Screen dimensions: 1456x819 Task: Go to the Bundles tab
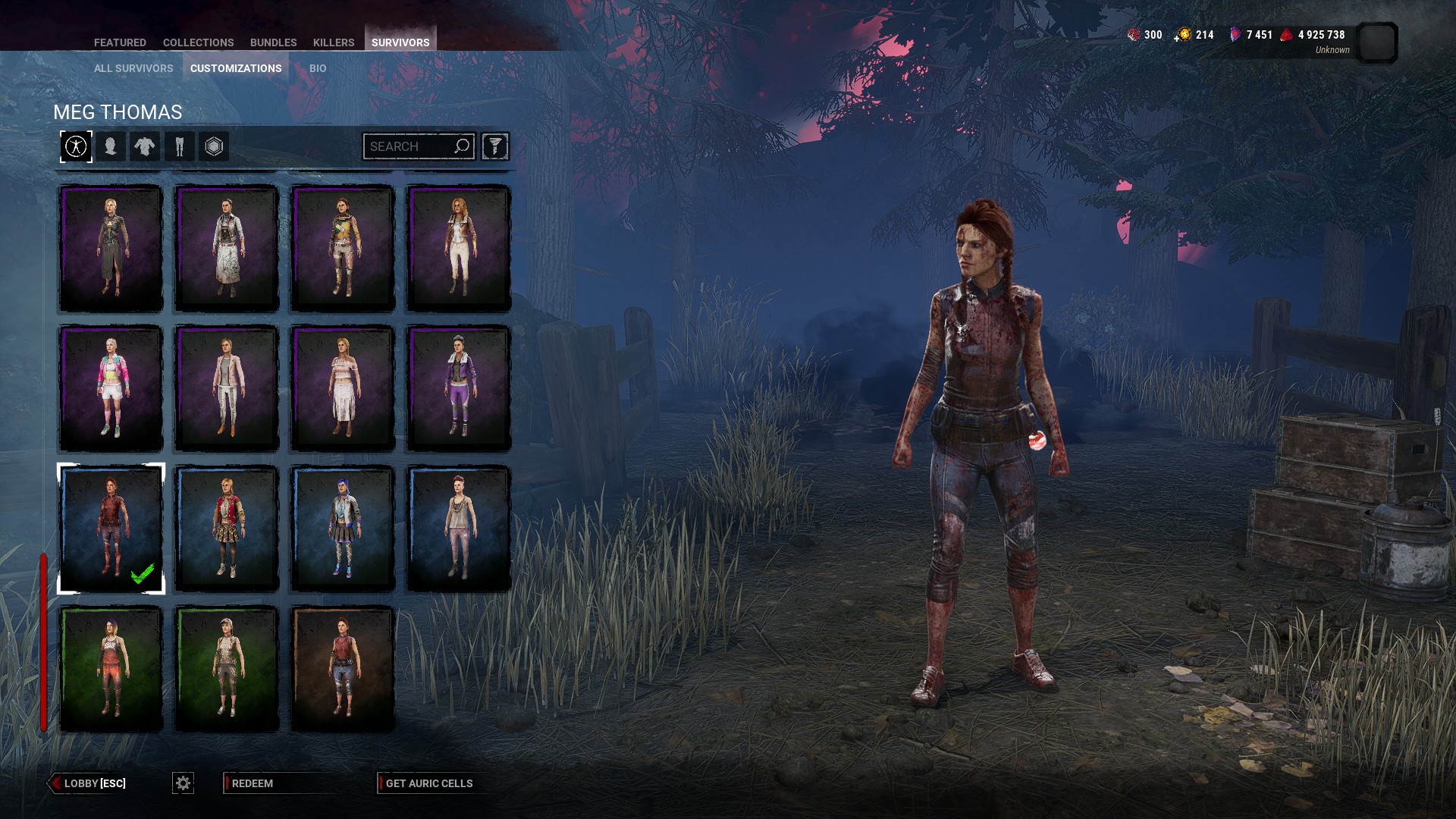pyautogui.click(x=273, y=42)
